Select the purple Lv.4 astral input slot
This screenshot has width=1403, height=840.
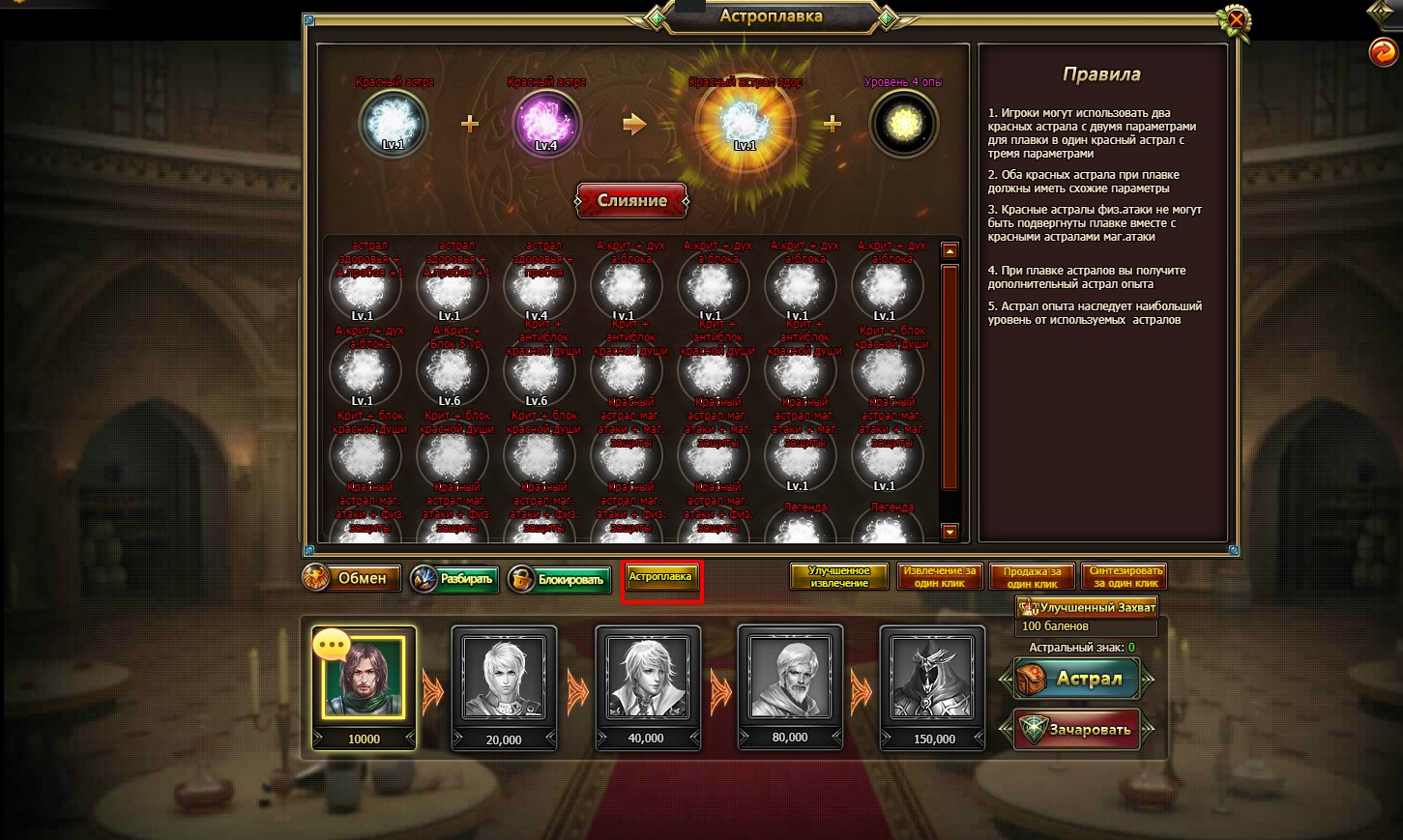click(x=546, y=124)
